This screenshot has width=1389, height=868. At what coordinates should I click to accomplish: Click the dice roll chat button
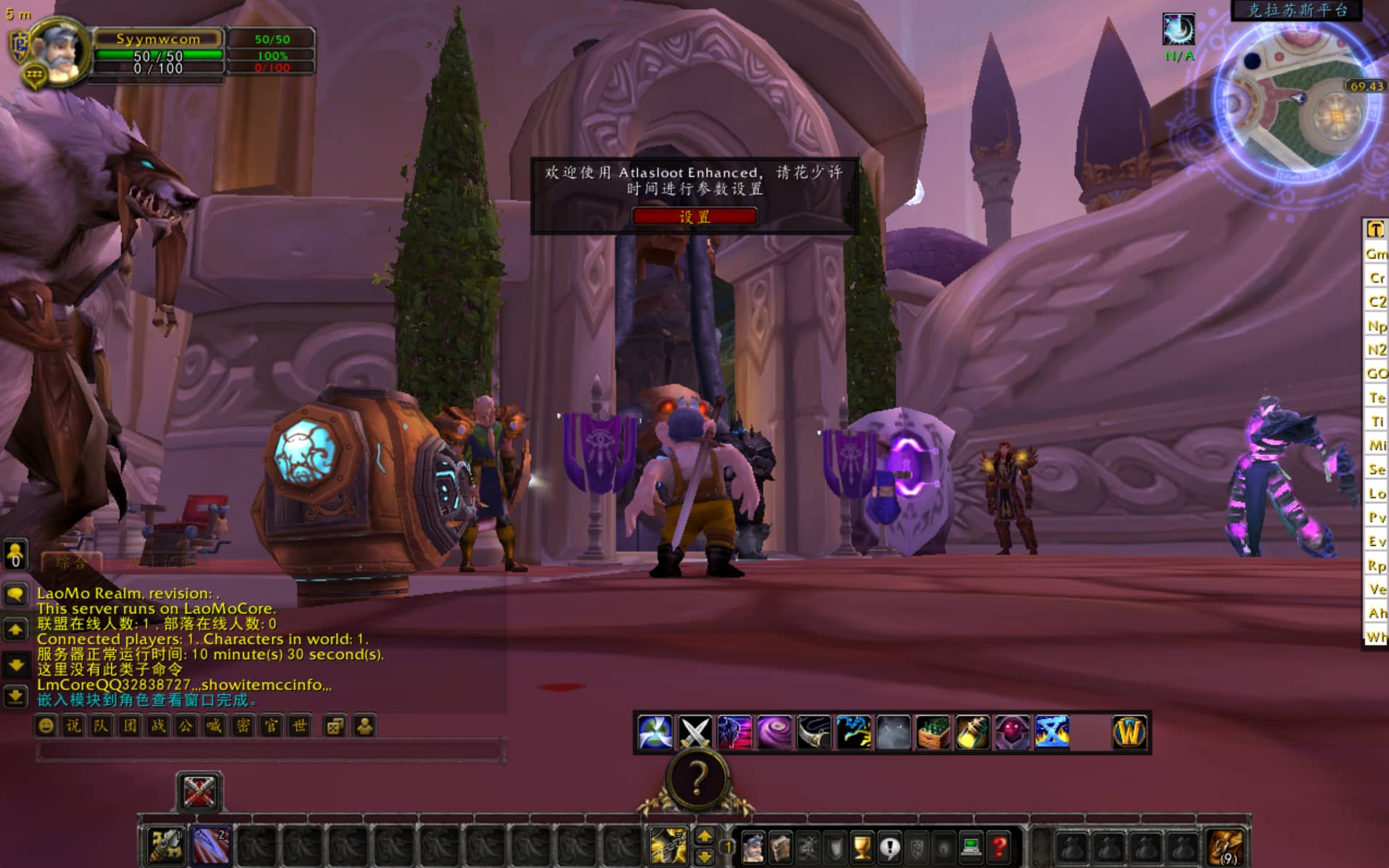(335, 726)
